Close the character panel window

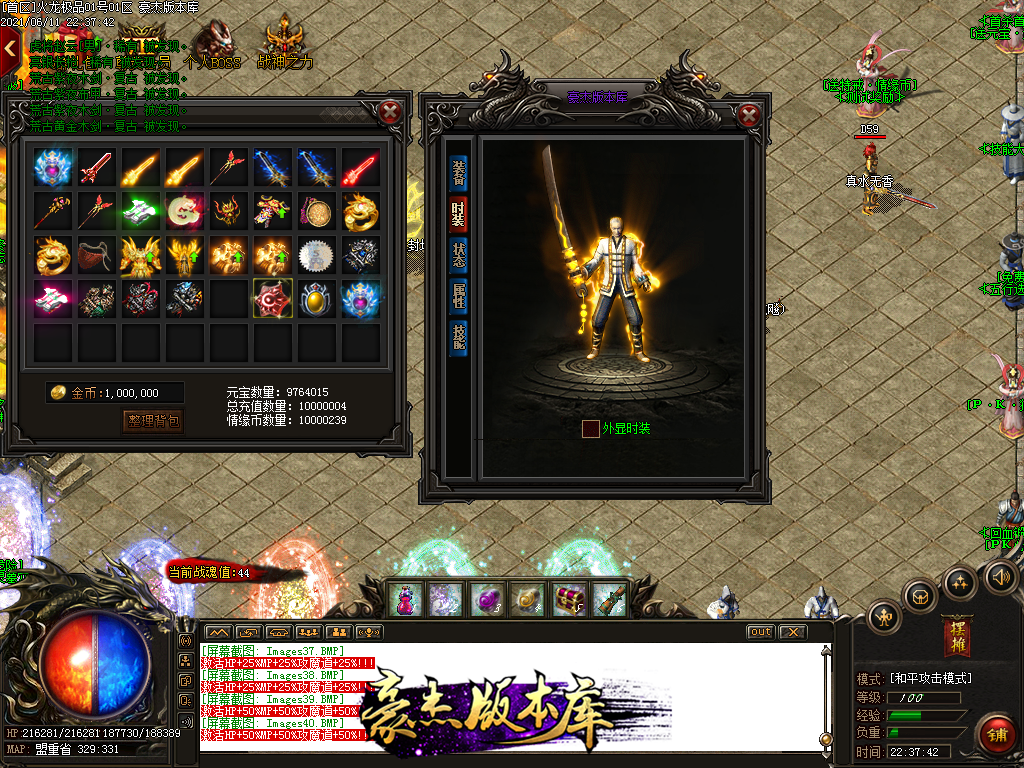[x=749, y=115]
